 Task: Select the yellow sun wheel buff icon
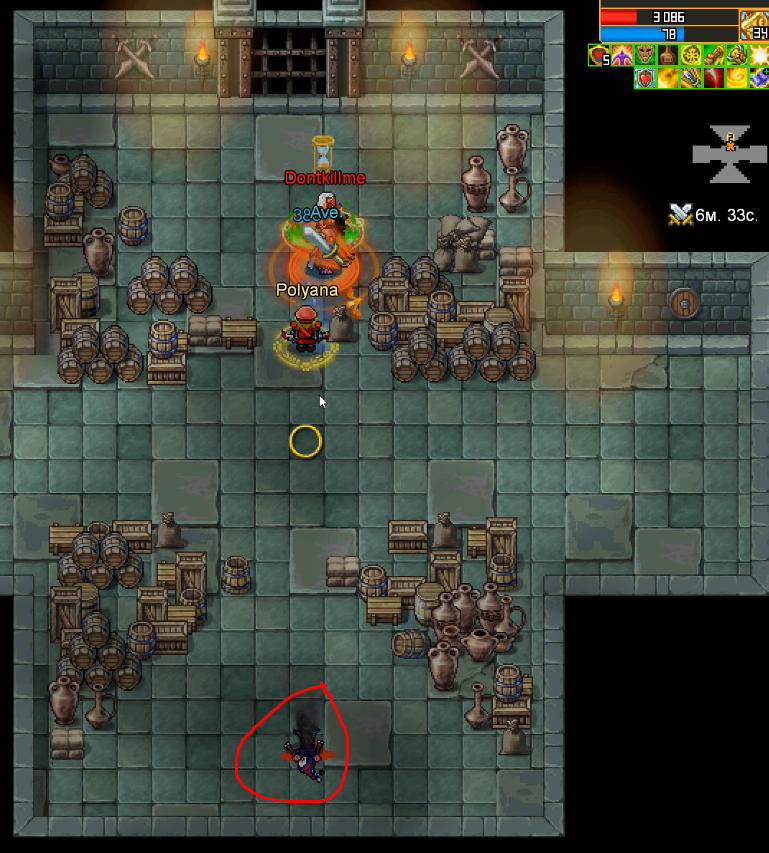[x=691, y=56]
